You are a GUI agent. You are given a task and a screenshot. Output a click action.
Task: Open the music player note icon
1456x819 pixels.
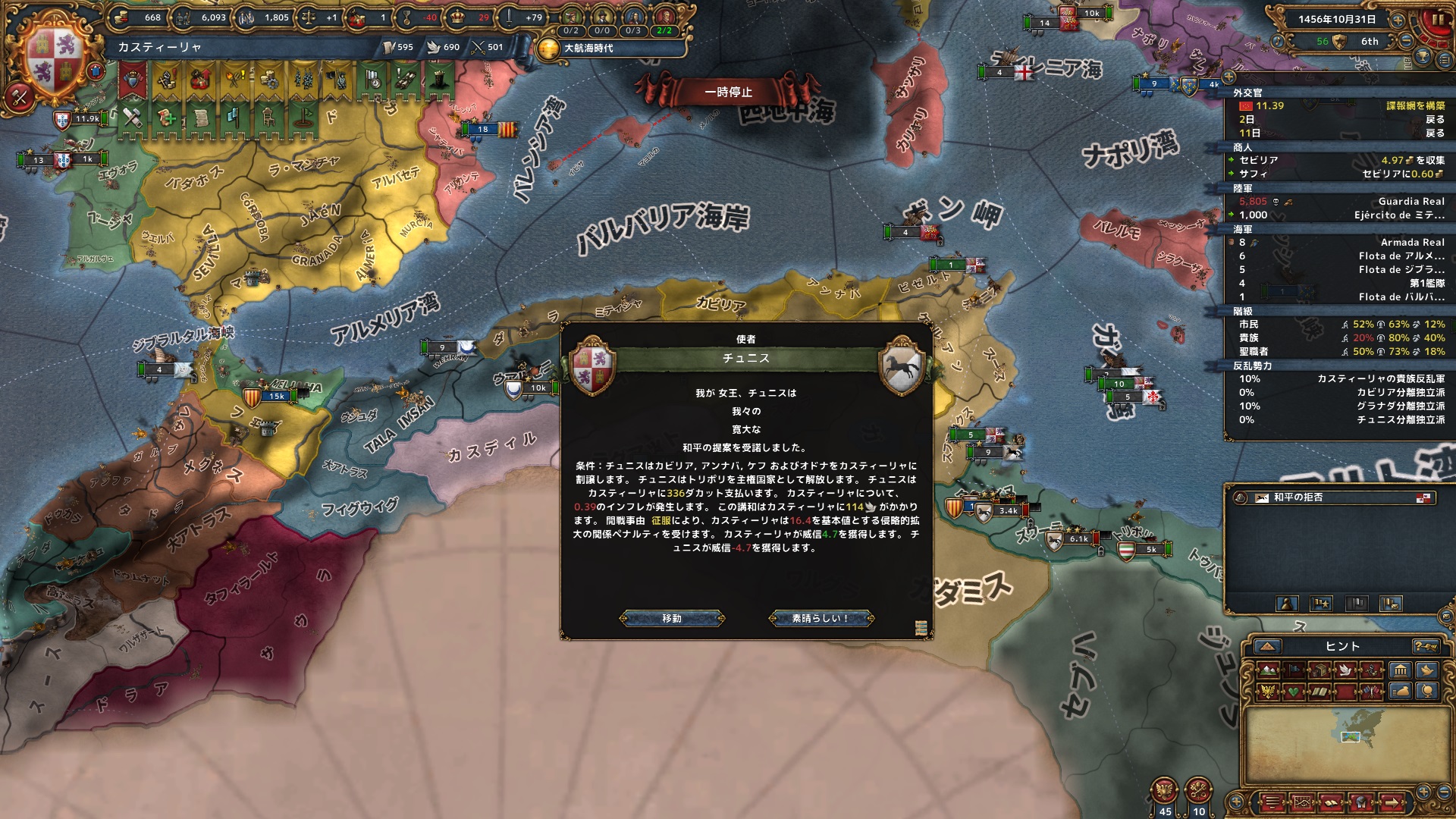(x=1278, y=41)
